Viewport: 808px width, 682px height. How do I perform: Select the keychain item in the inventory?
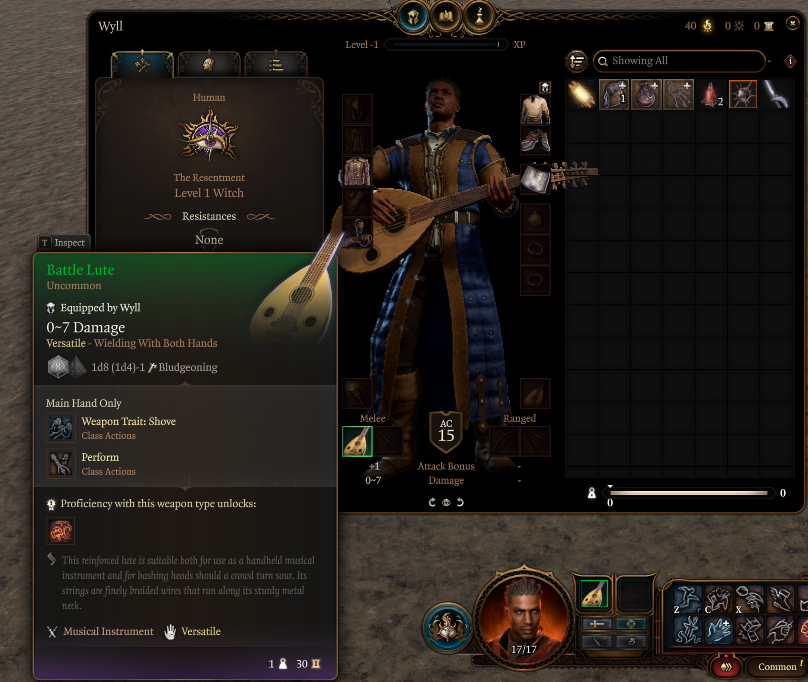(679, 95)
